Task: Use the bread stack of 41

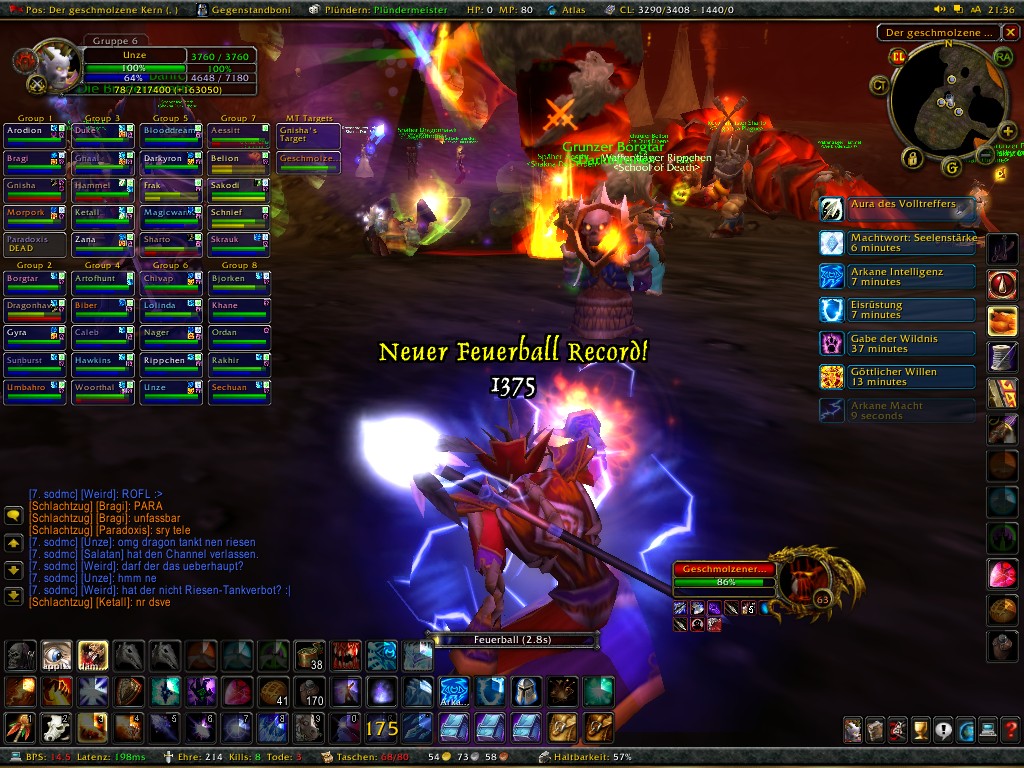Action: click(x=272, y=691)
